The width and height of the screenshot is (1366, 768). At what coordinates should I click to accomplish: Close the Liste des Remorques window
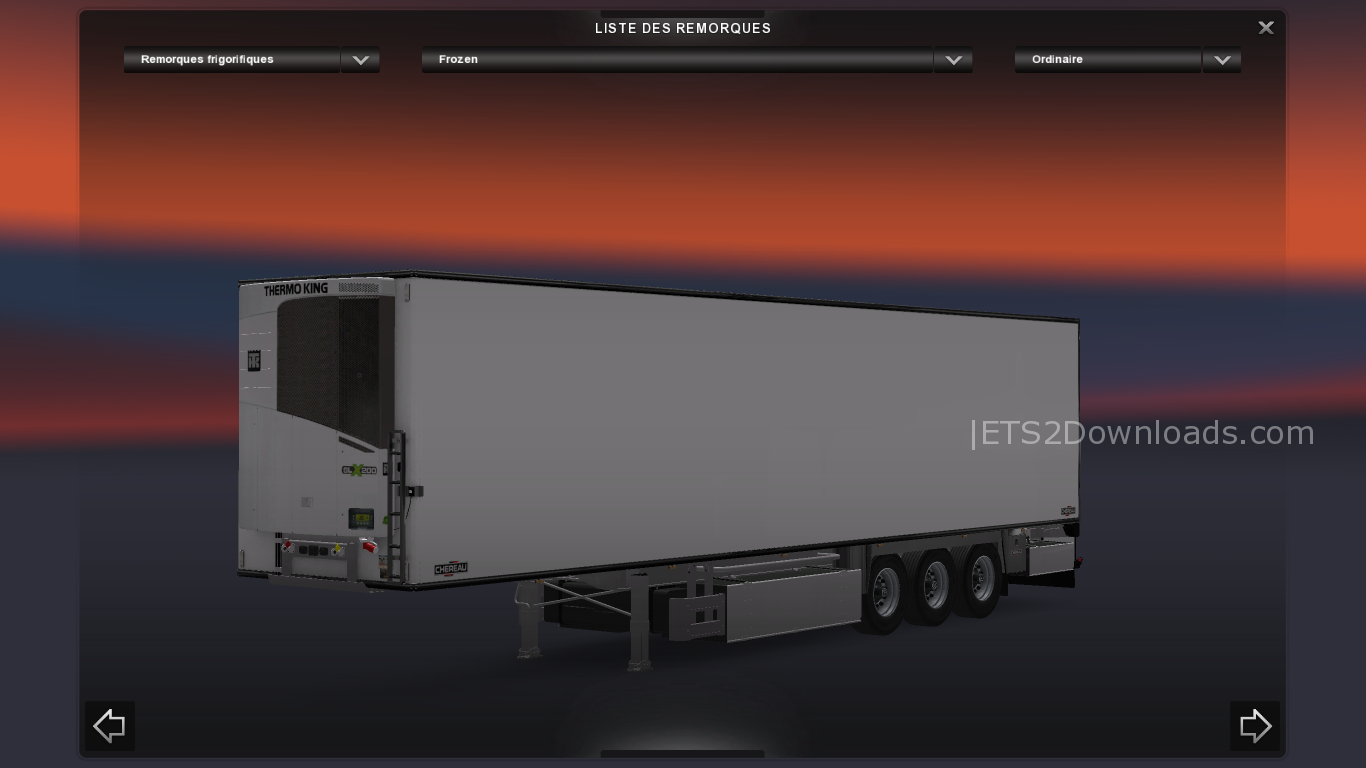[1265, 27]
